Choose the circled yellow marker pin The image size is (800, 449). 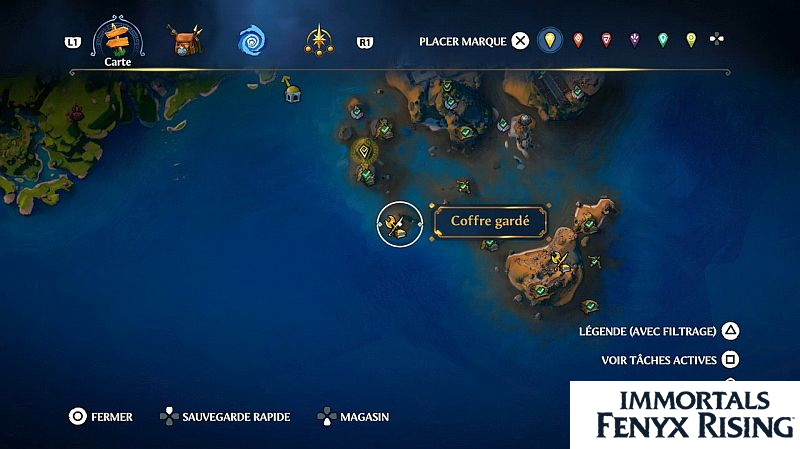[548, 41]
